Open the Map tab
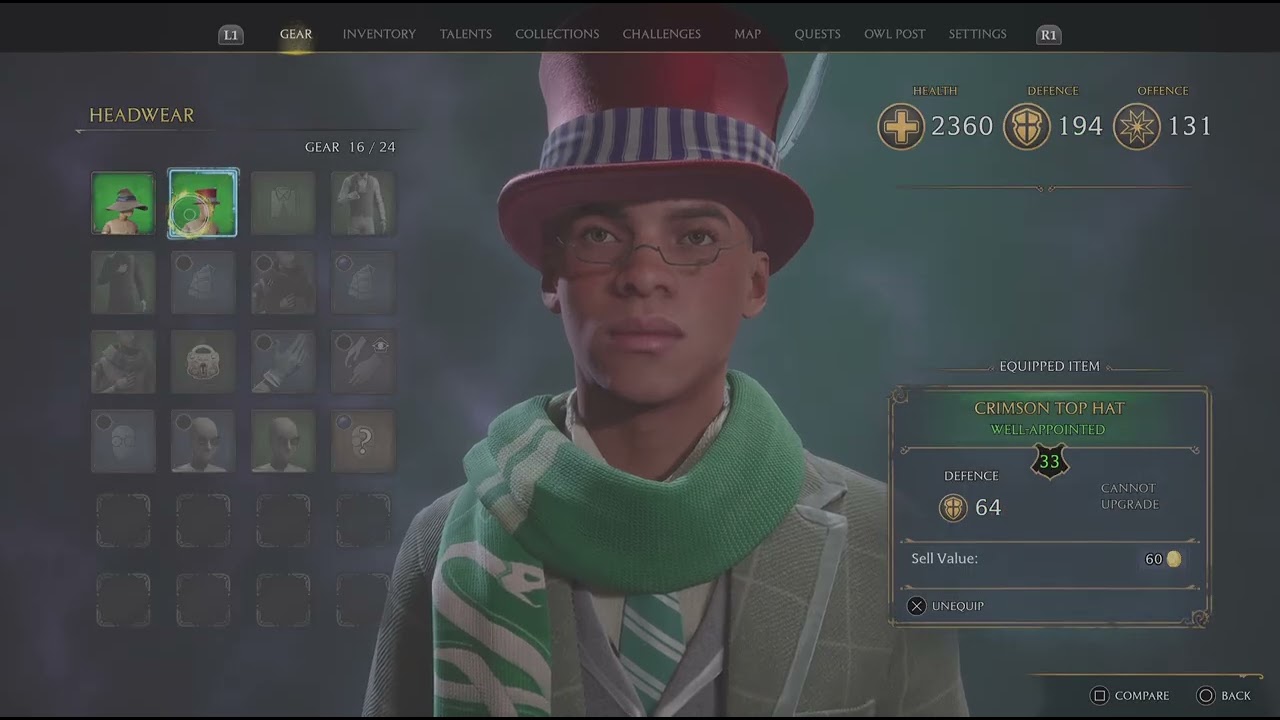The image size is (1280, 720). (747, 34)
